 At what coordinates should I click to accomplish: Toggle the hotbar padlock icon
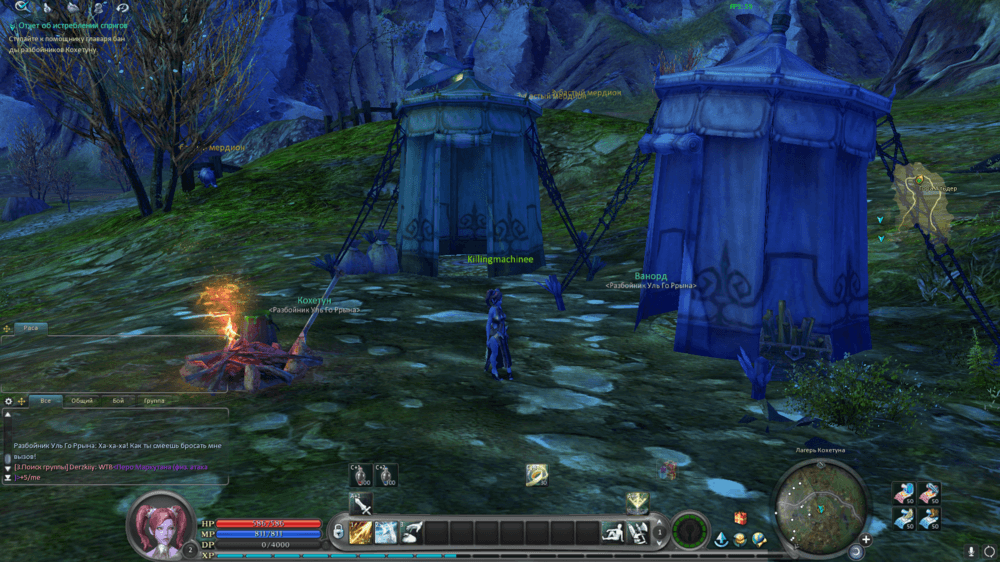[x=339, y=532]
